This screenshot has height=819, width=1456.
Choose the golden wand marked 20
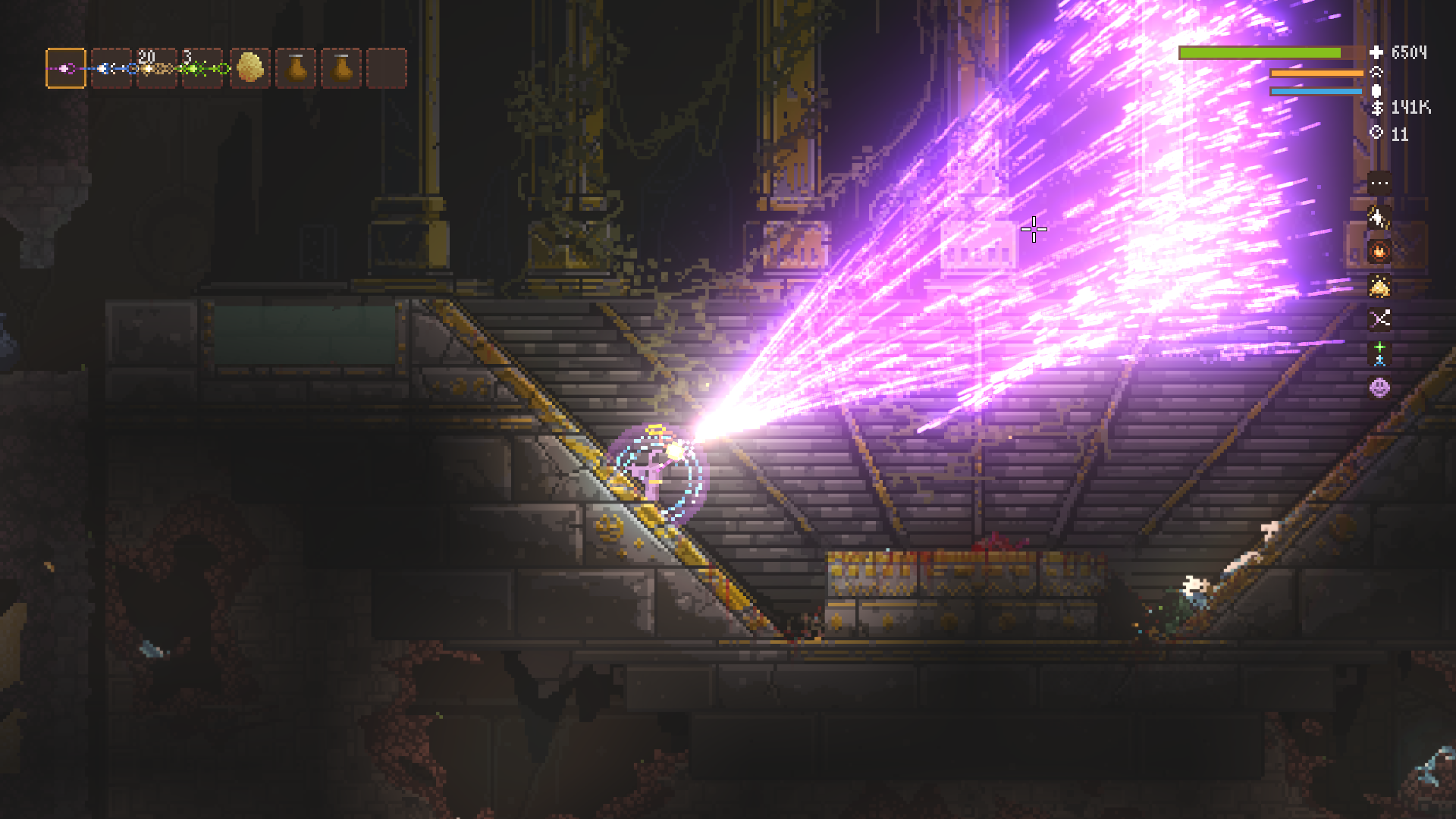[x=156, y=68]
